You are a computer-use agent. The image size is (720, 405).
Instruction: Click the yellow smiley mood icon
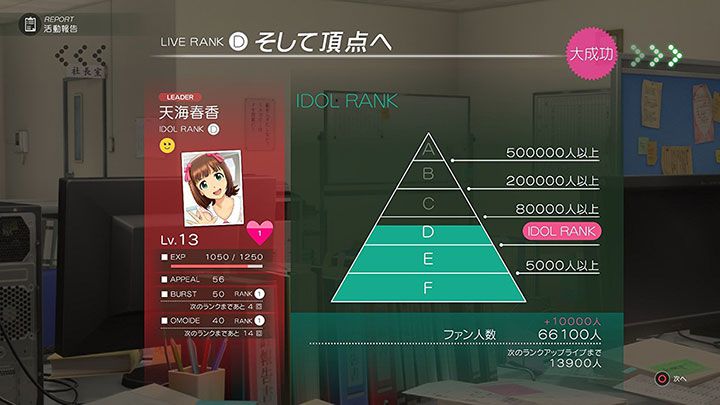tap(167, 145)
